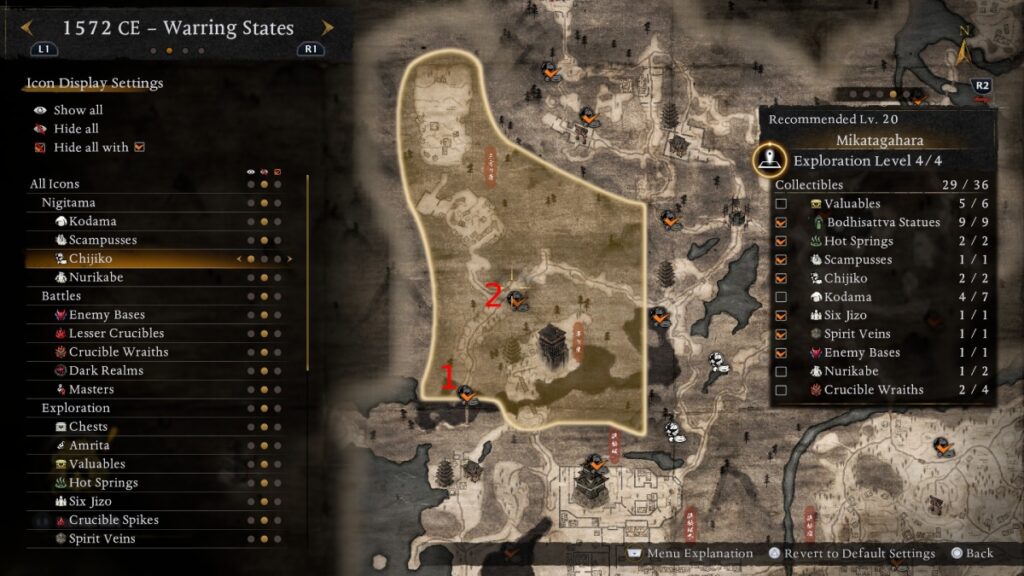Viewport: 1024px width, 576px height.
Task: Open the Lesser Crucibles filter row
Action: (x=116, y=333)
